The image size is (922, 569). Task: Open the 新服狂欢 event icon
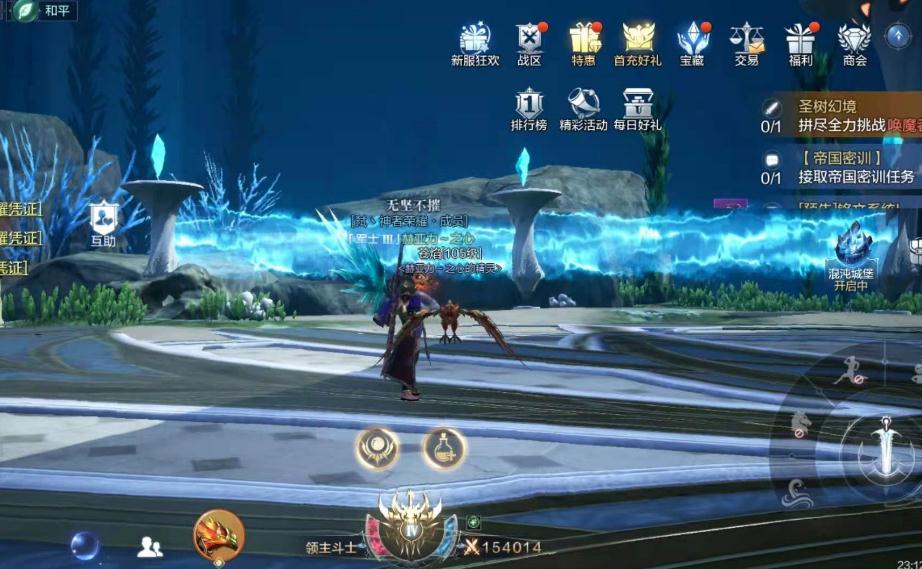coord(475,40)
